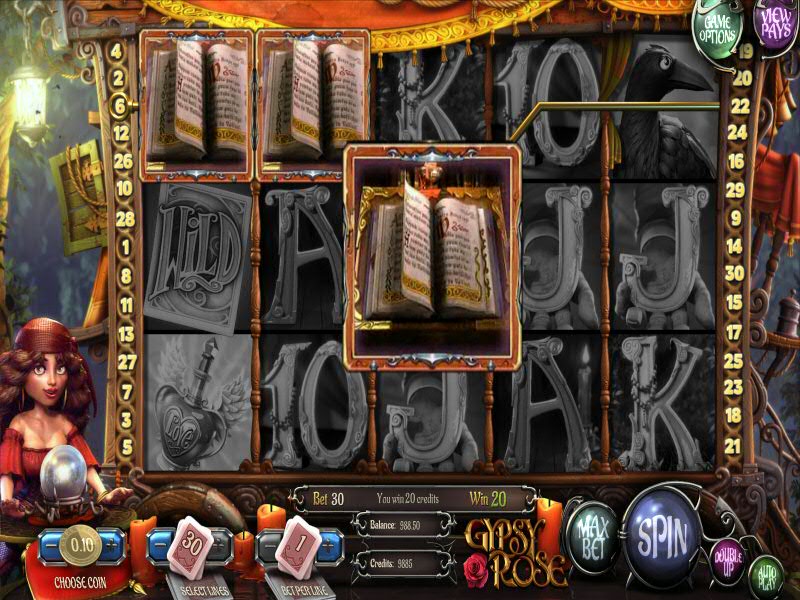Show the View Pays paytable
Viewport: 800px width, 600px height.
(775, 22)
